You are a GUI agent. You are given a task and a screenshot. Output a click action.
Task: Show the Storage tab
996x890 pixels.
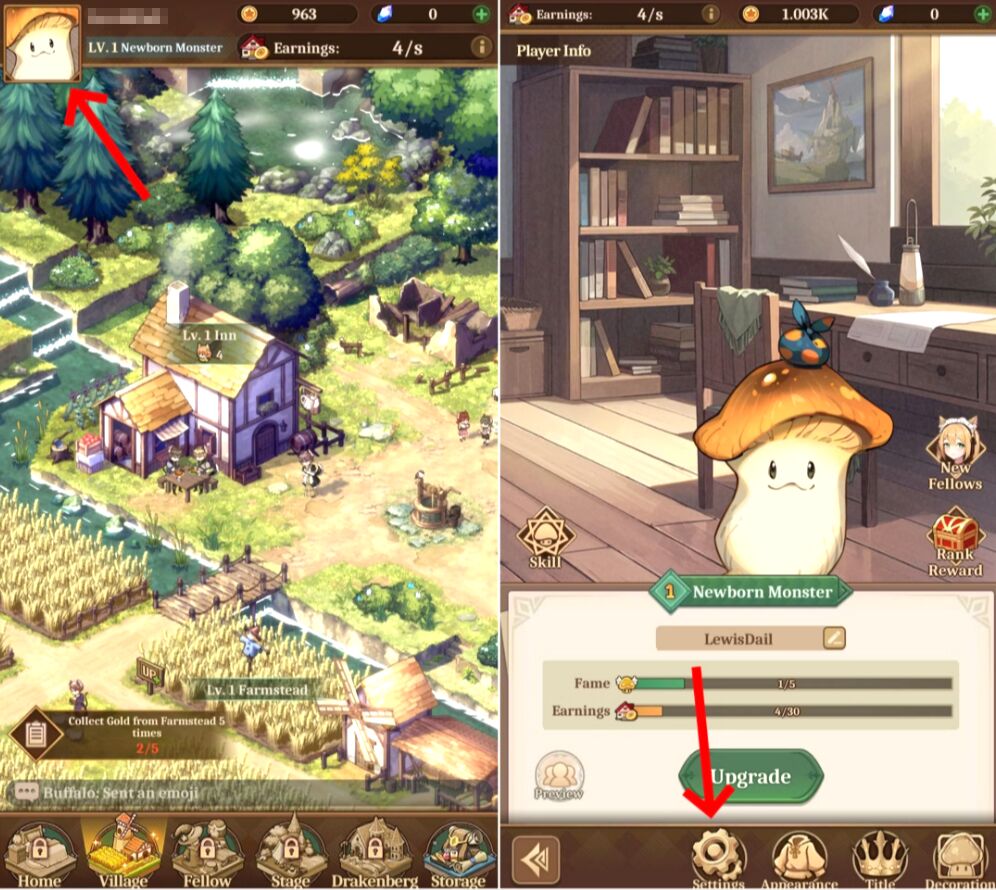point(458,852)
